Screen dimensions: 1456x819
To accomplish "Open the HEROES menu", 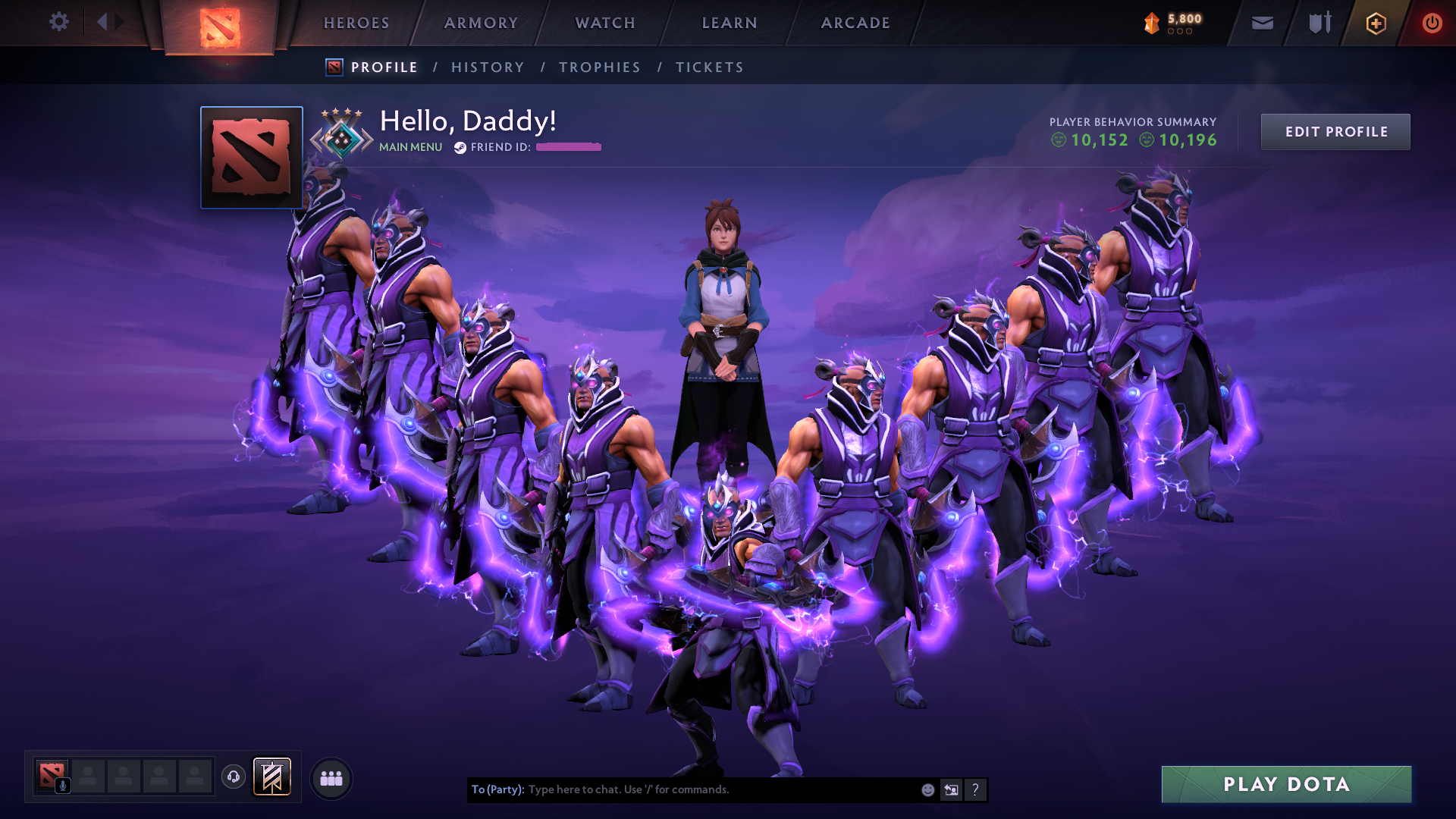I will tap(356, 23).
